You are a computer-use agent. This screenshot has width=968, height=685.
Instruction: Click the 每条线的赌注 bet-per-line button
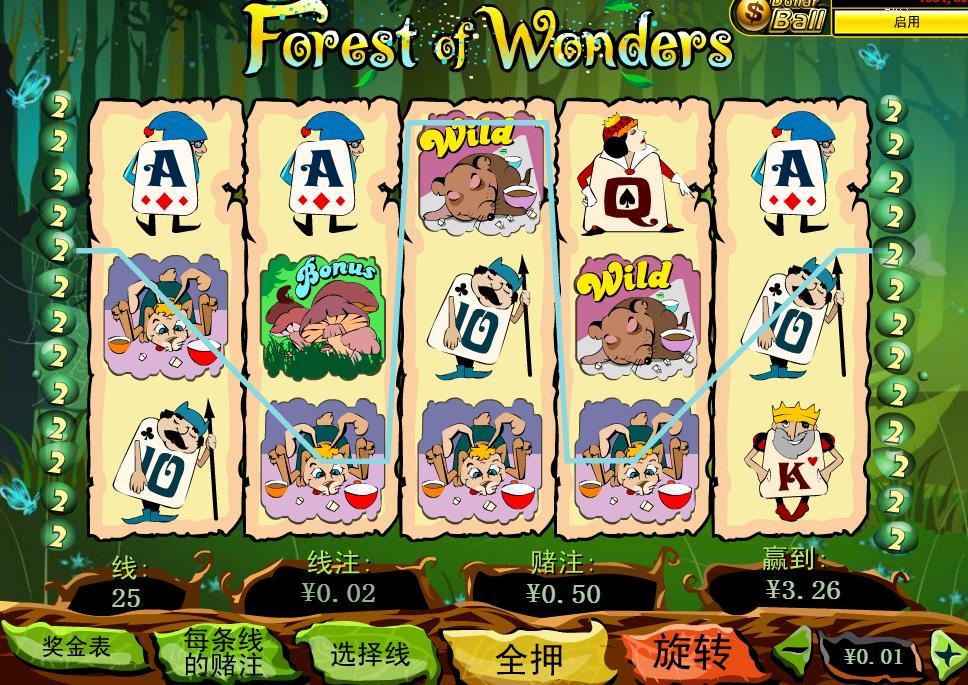coord(223,650)
